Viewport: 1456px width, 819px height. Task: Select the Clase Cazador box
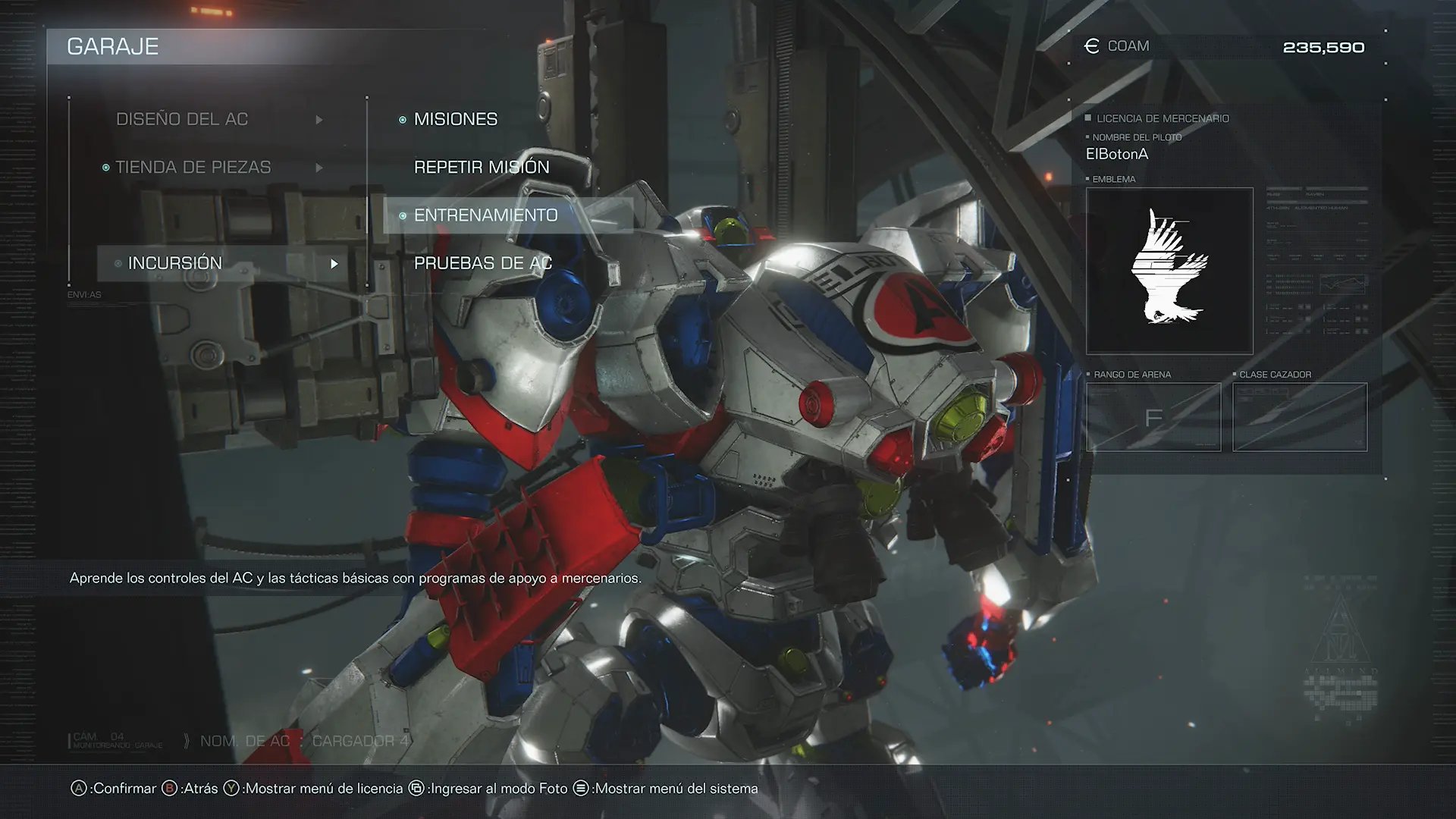pos(1300,417)
